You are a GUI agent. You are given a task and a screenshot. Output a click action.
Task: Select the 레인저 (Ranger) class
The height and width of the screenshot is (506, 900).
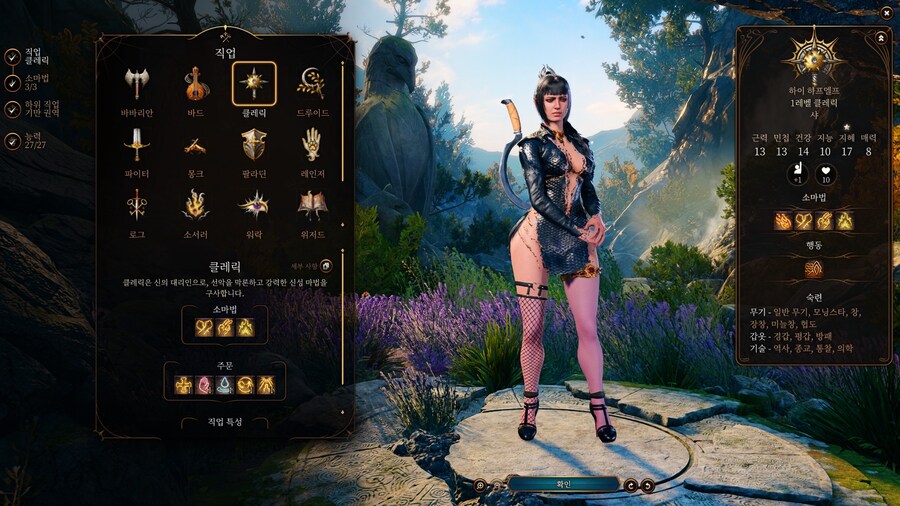311,144
